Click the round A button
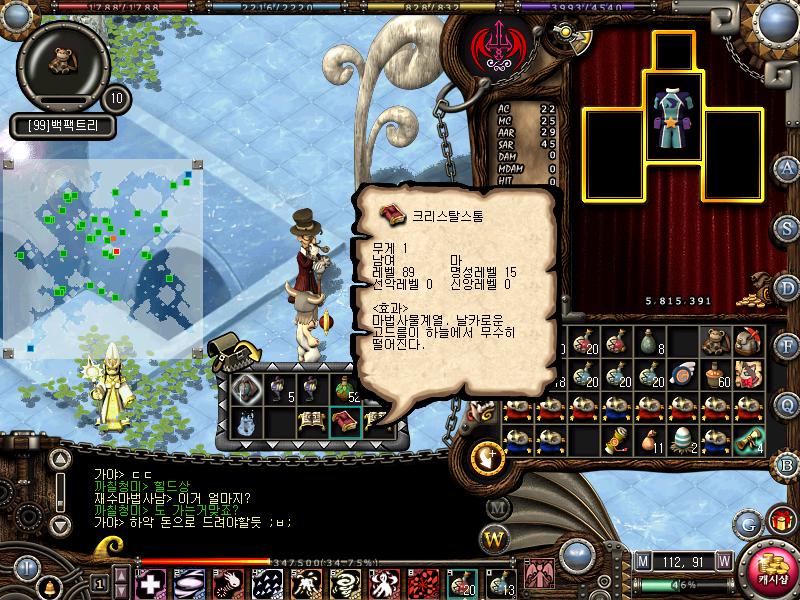 (x=787, y=167)
